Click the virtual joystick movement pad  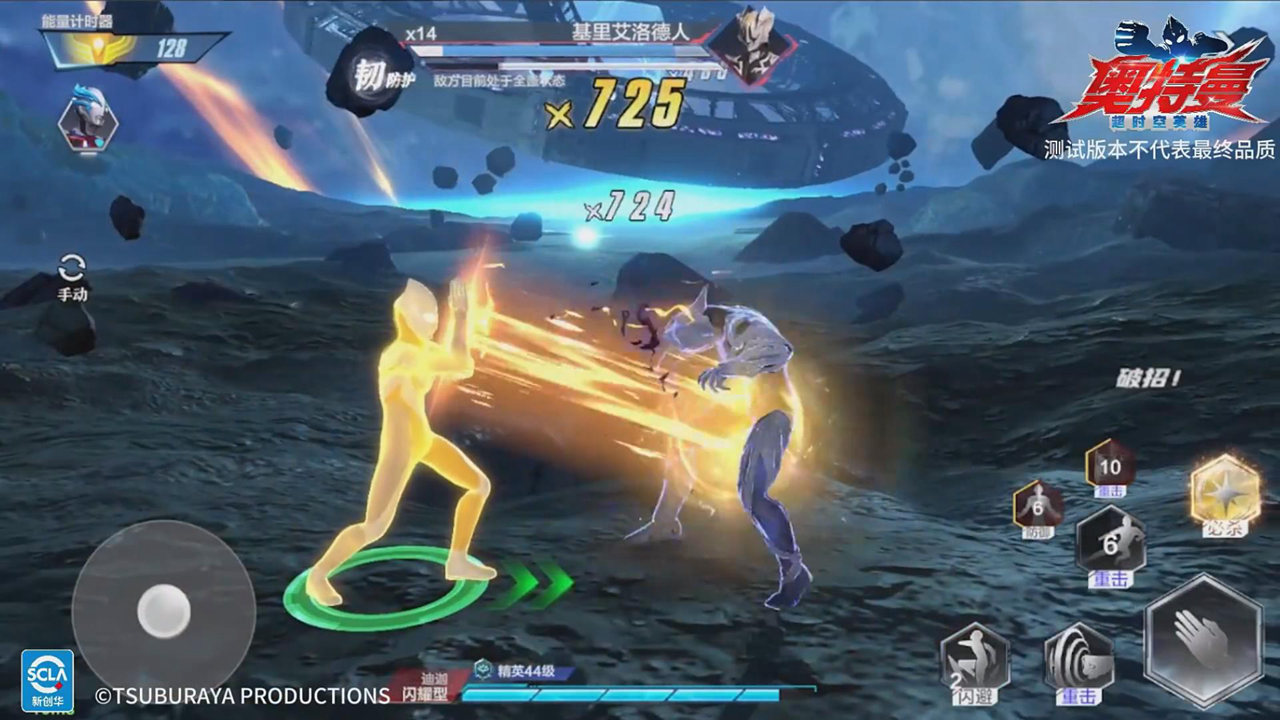click(163, 609)
